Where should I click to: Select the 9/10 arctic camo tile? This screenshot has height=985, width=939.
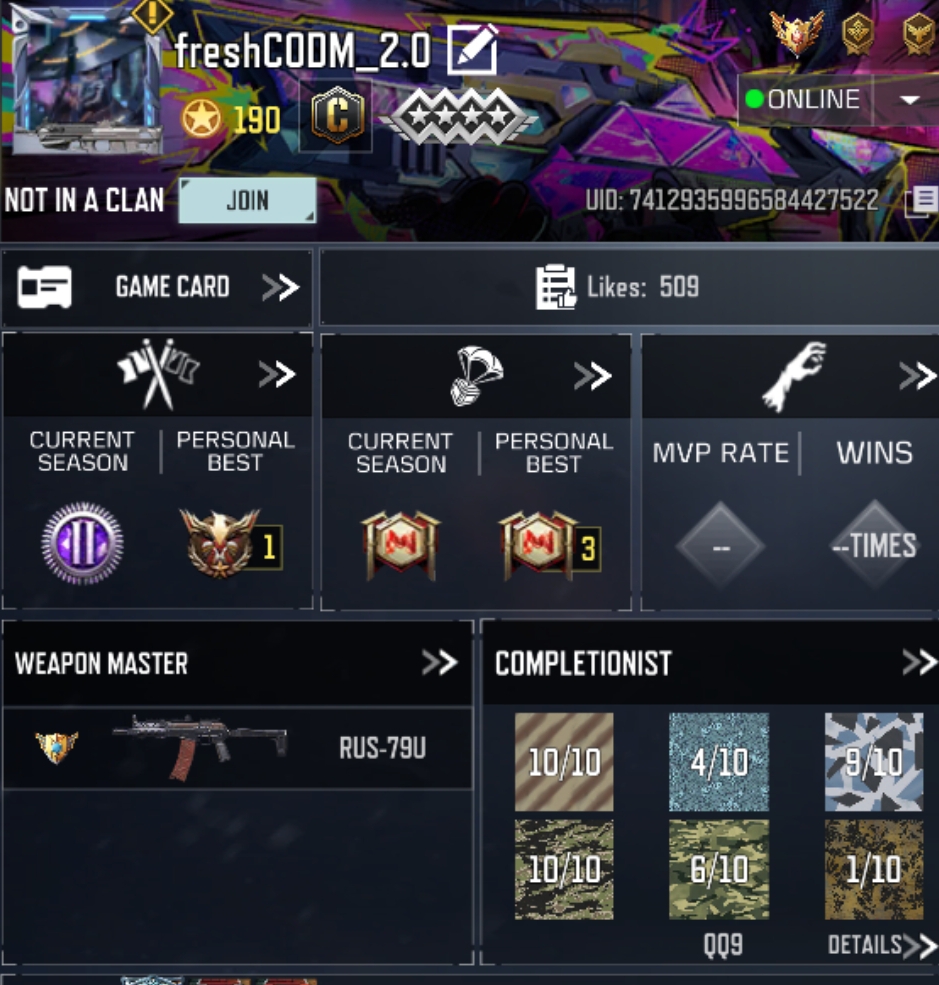[873, 762]
